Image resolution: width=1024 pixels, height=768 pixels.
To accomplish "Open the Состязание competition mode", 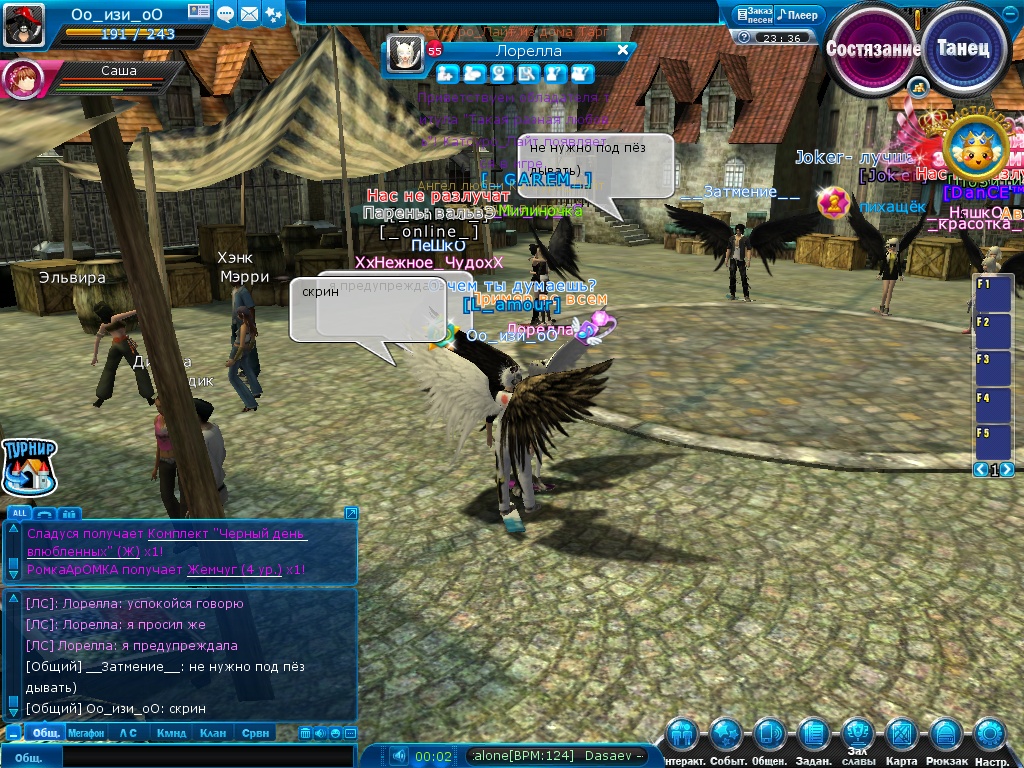I will point(873,48).
